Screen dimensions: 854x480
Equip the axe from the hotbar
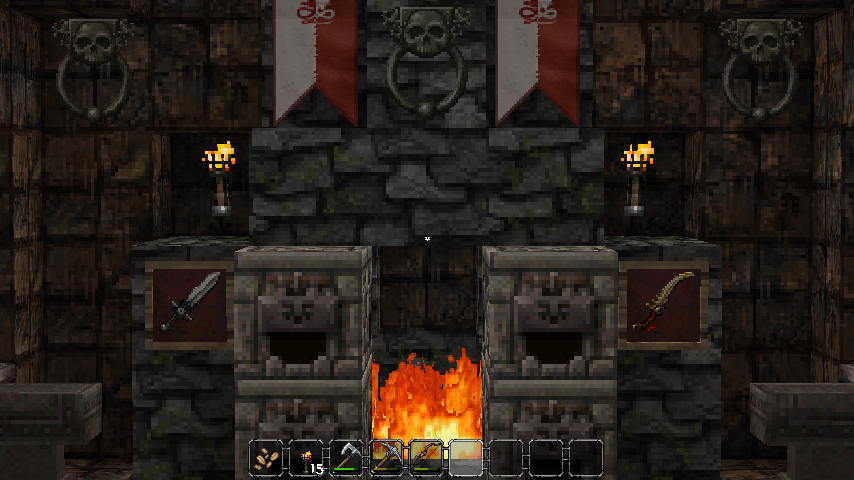click(346, 457)
